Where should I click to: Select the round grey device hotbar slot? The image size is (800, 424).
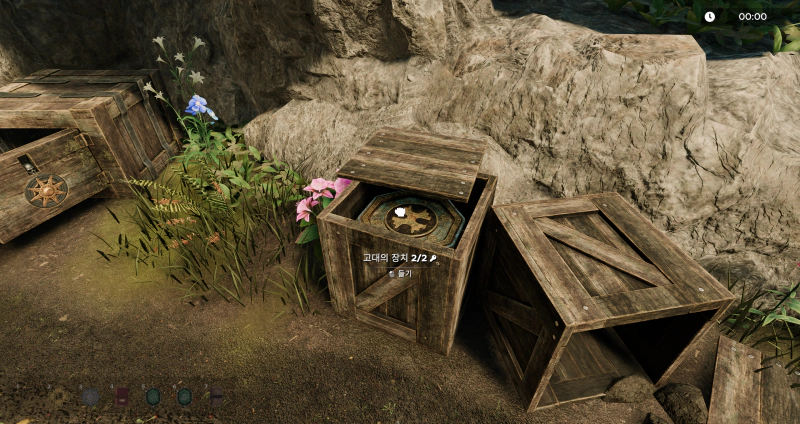tap(91, 396)
